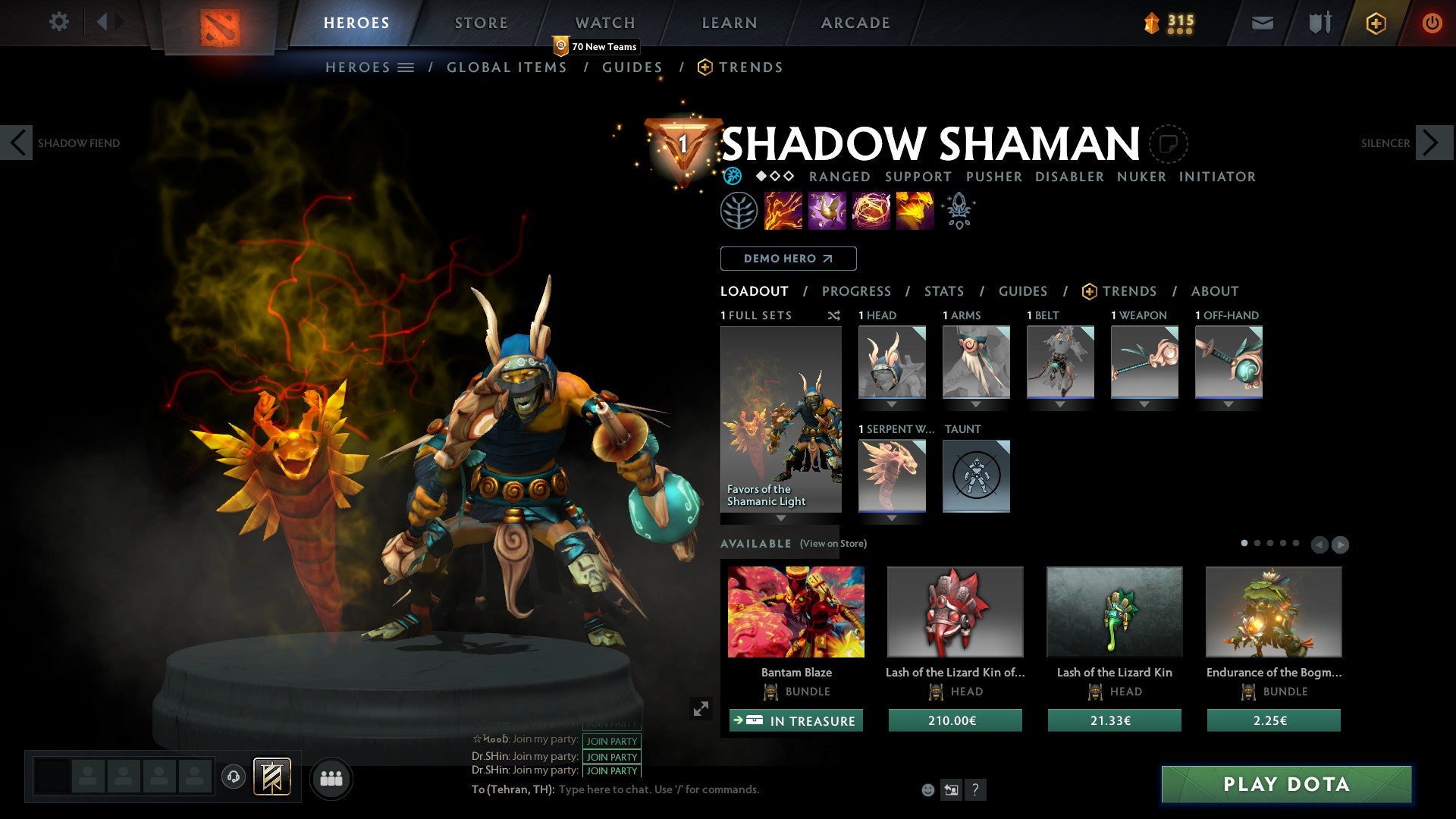
Task: Select the Bantam Blaze bundle thumbnail
Action: [795, 611]
